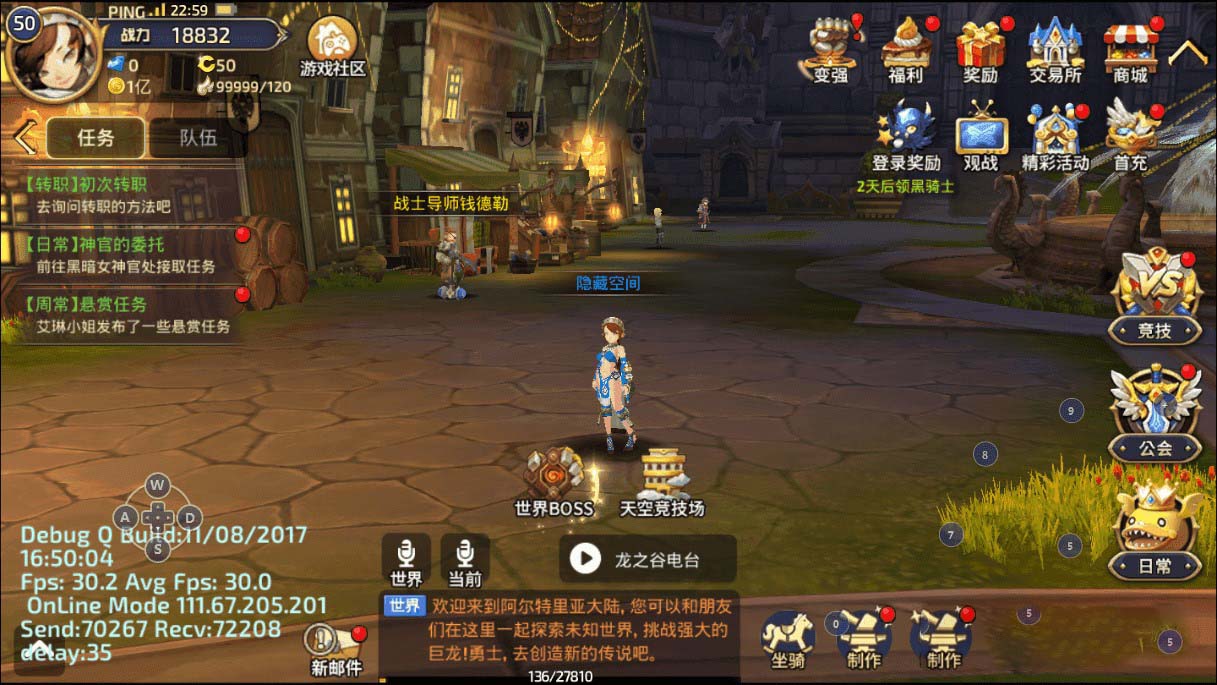Open the 首充 first recharge offer

coord(1130,136)
